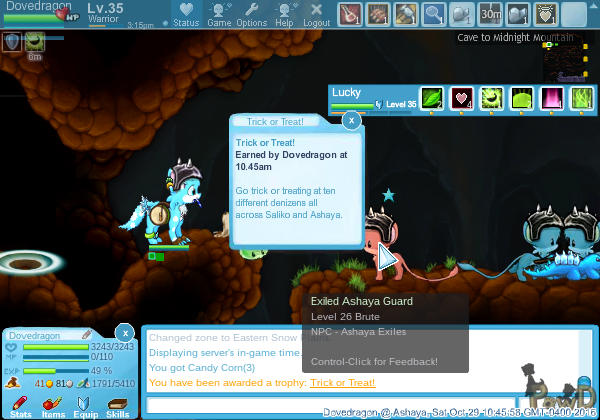Image resolution: width=600 pixels, height=420 pixels.
Task: Click the cave minimap
Action: [x=564, y=62]
